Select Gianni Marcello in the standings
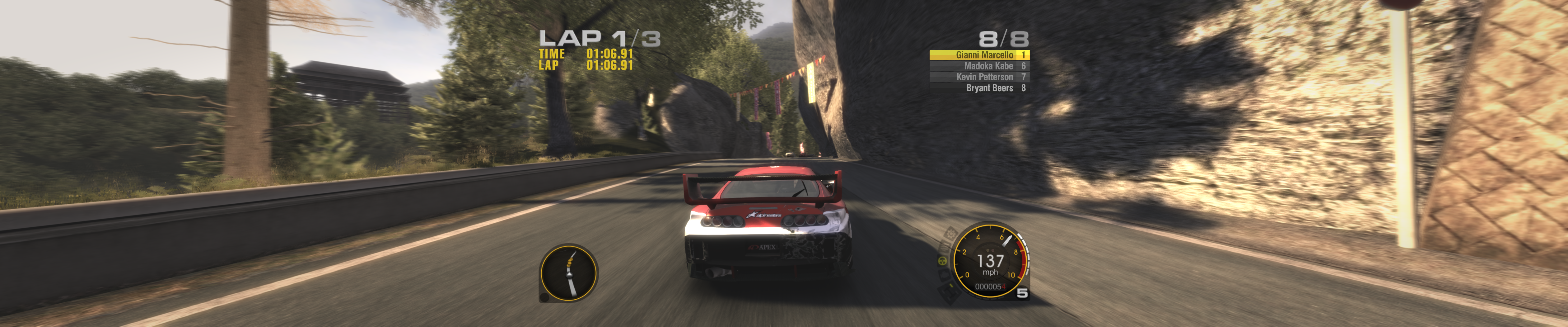Screen dimensions: 1568x327 [979, 55]
